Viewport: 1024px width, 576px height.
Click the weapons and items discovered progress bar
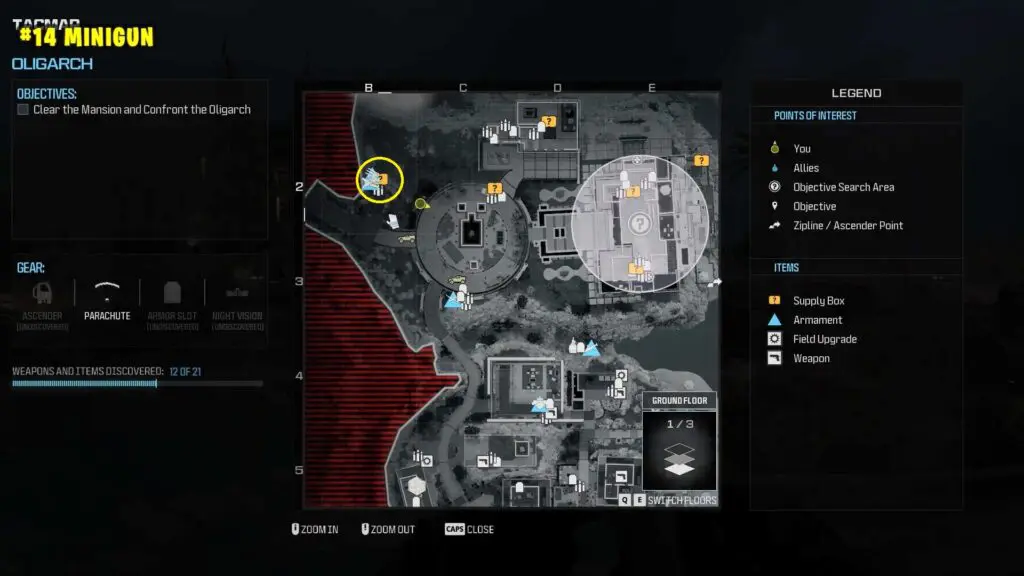point(137,383)
